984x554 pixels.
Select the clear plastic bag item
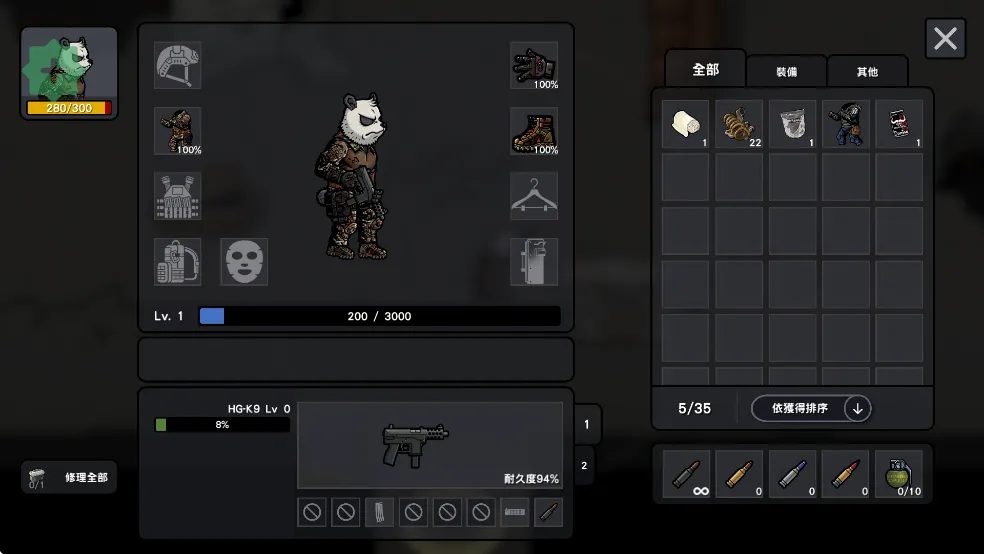point(792,124)
